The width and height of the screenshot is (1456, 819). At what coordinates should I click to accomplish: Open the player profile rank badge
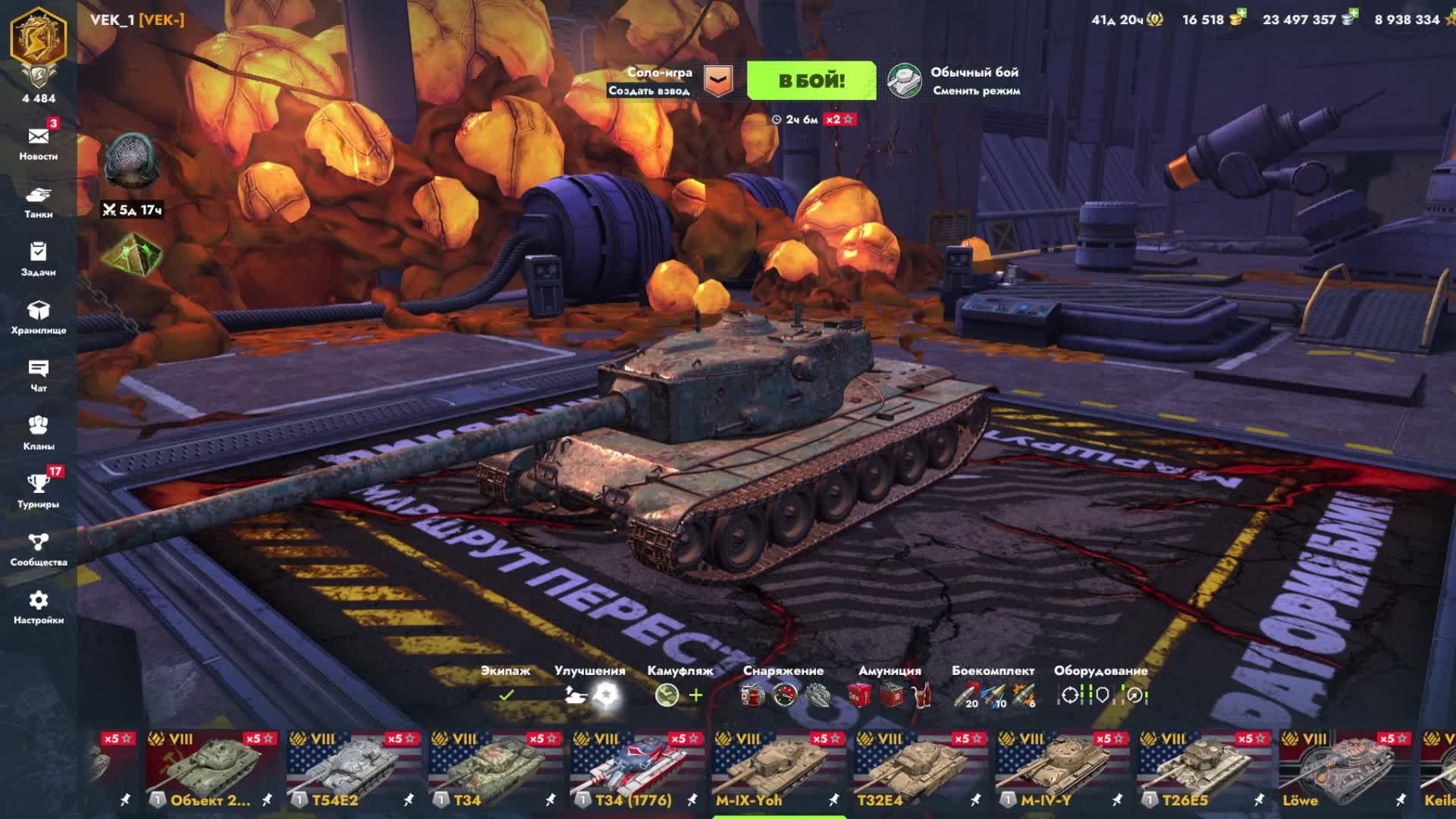point(39,45)
